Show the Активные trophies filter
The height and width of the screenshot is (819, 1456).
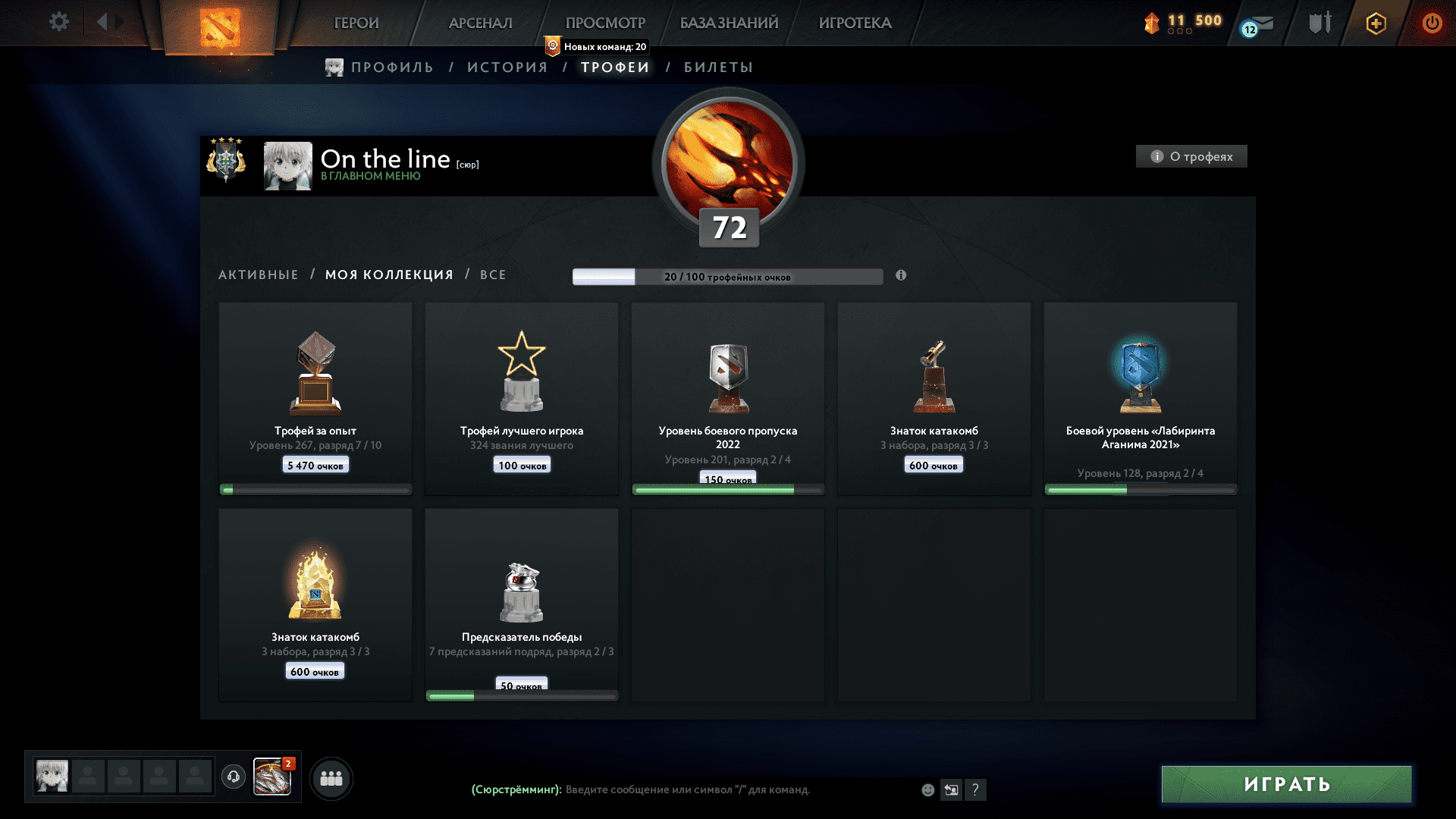(x=259, y=275)
